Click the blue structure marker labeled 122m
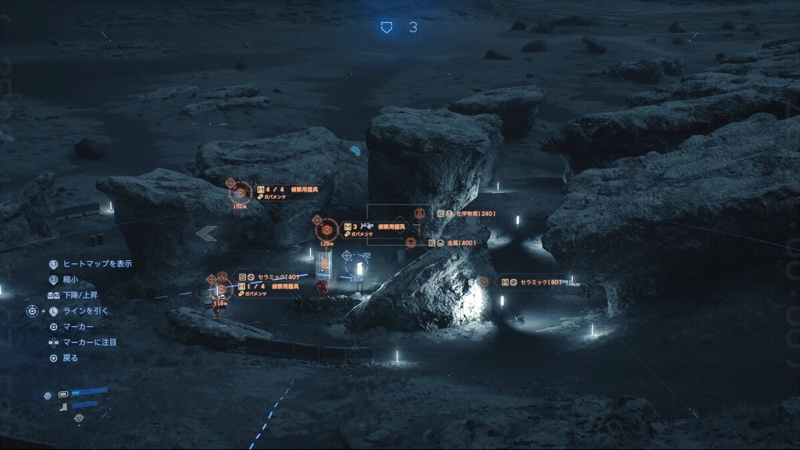The image size is (800, 450). 348,258
